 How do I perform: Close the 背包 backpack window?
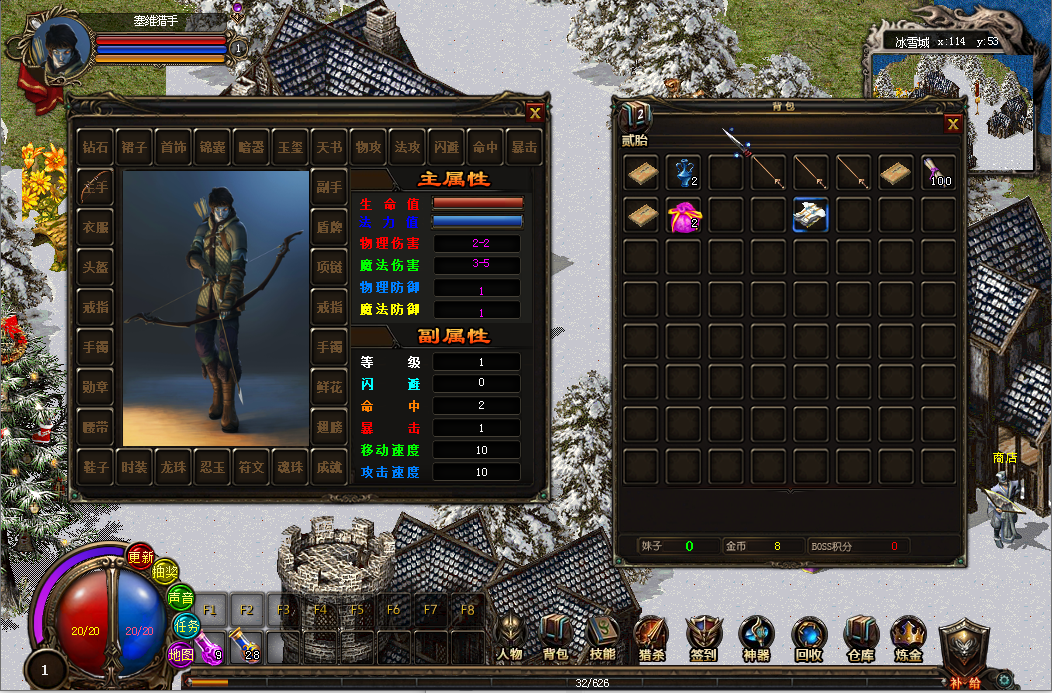click(x=953, y=124)
